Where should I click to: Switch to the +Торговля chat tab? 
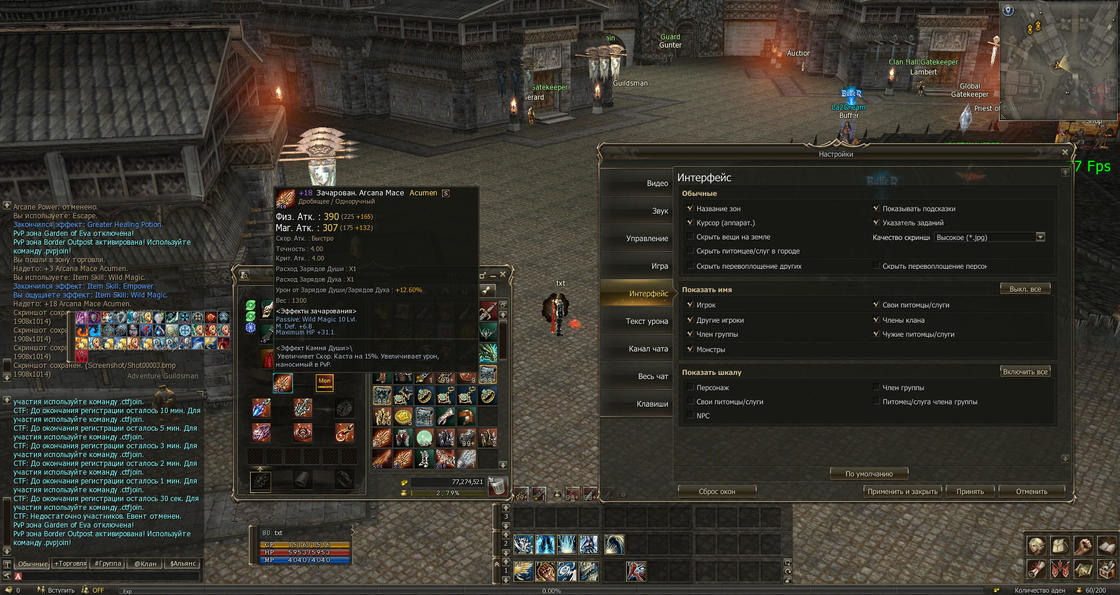[70, 564]
